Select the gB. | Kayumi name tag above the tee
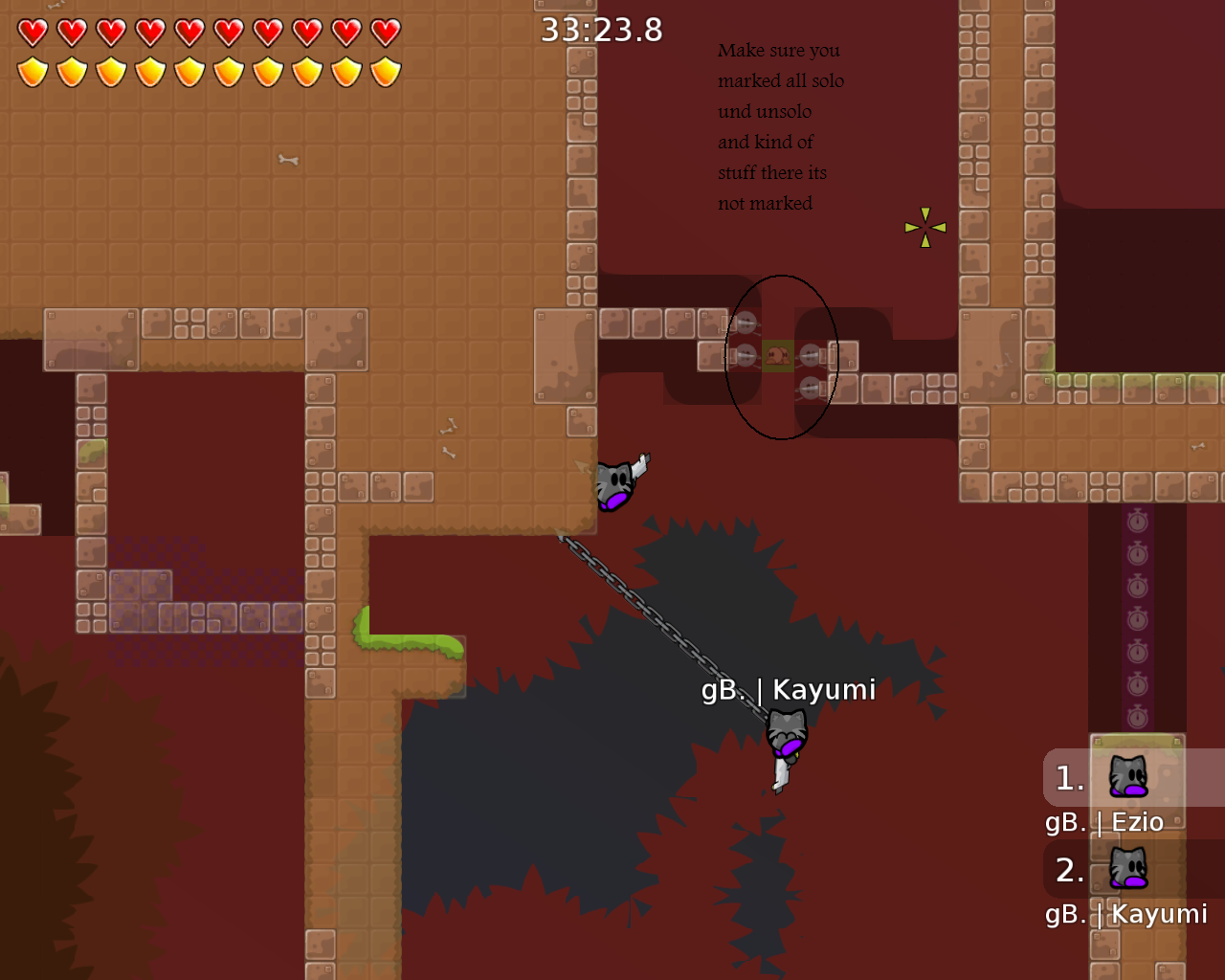1225x980 pixels. click(x=790, y=689)
